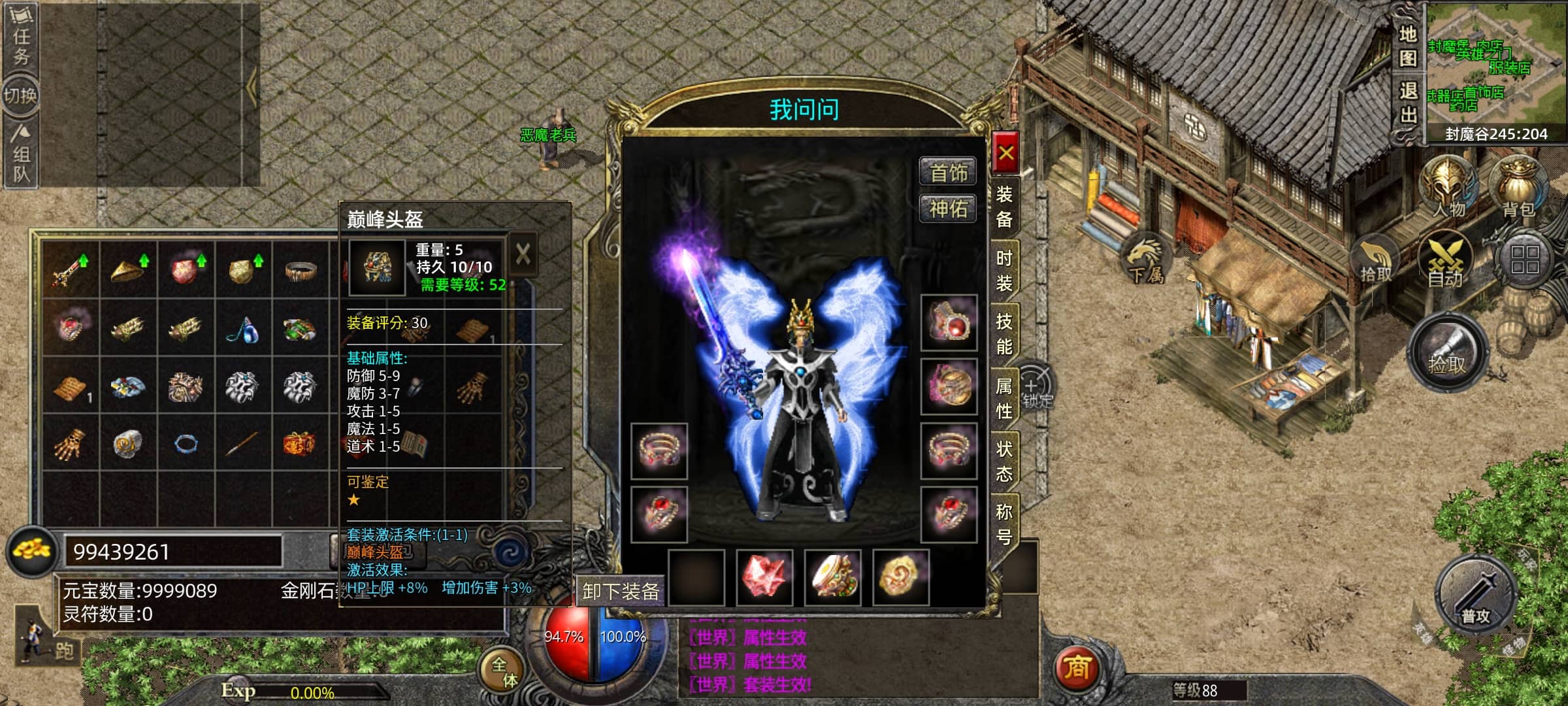Switch to the 技能 skills tab
The width and height of the screenshot is (1568, 706).
[x=1004, y=333]
